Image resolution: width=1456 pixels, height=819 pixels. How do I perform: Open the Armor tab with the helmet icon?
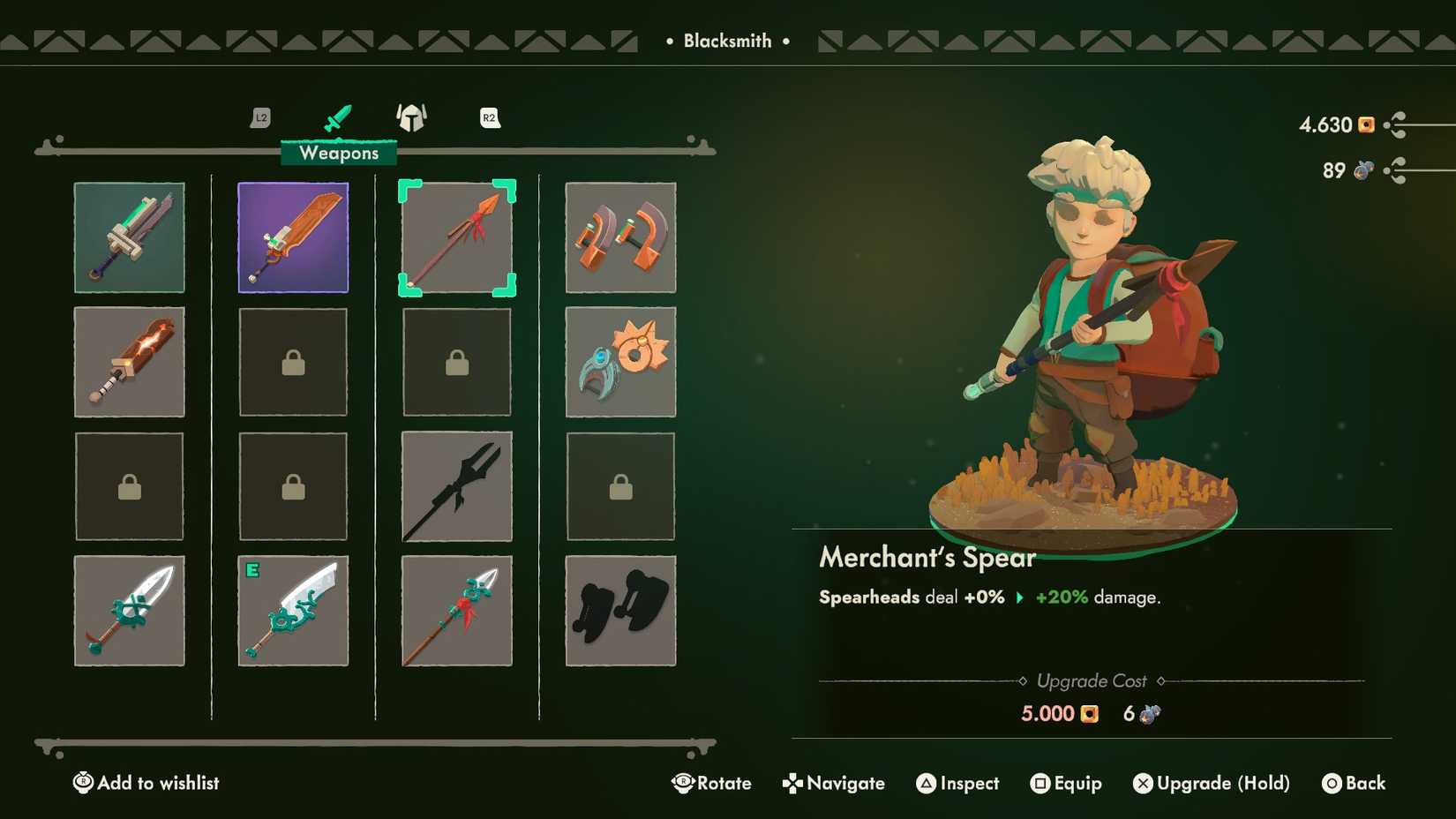point(411,117)
